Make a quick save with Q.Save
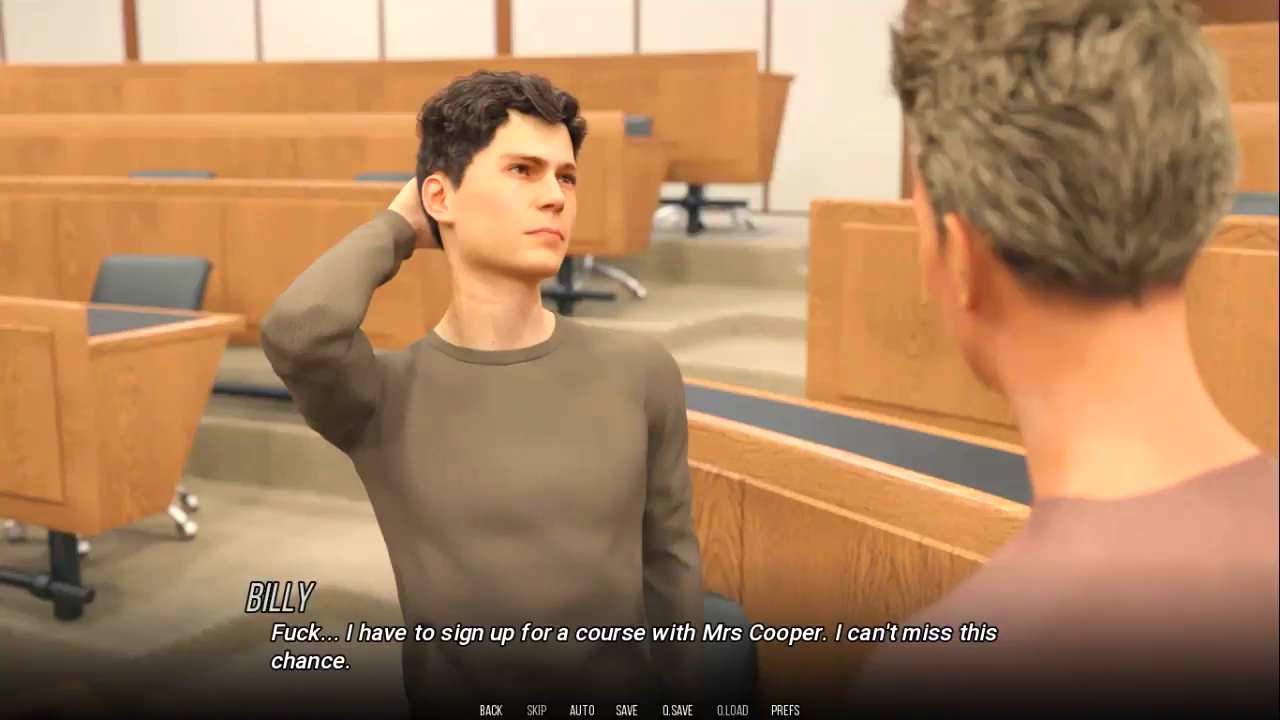 point(677,710)
